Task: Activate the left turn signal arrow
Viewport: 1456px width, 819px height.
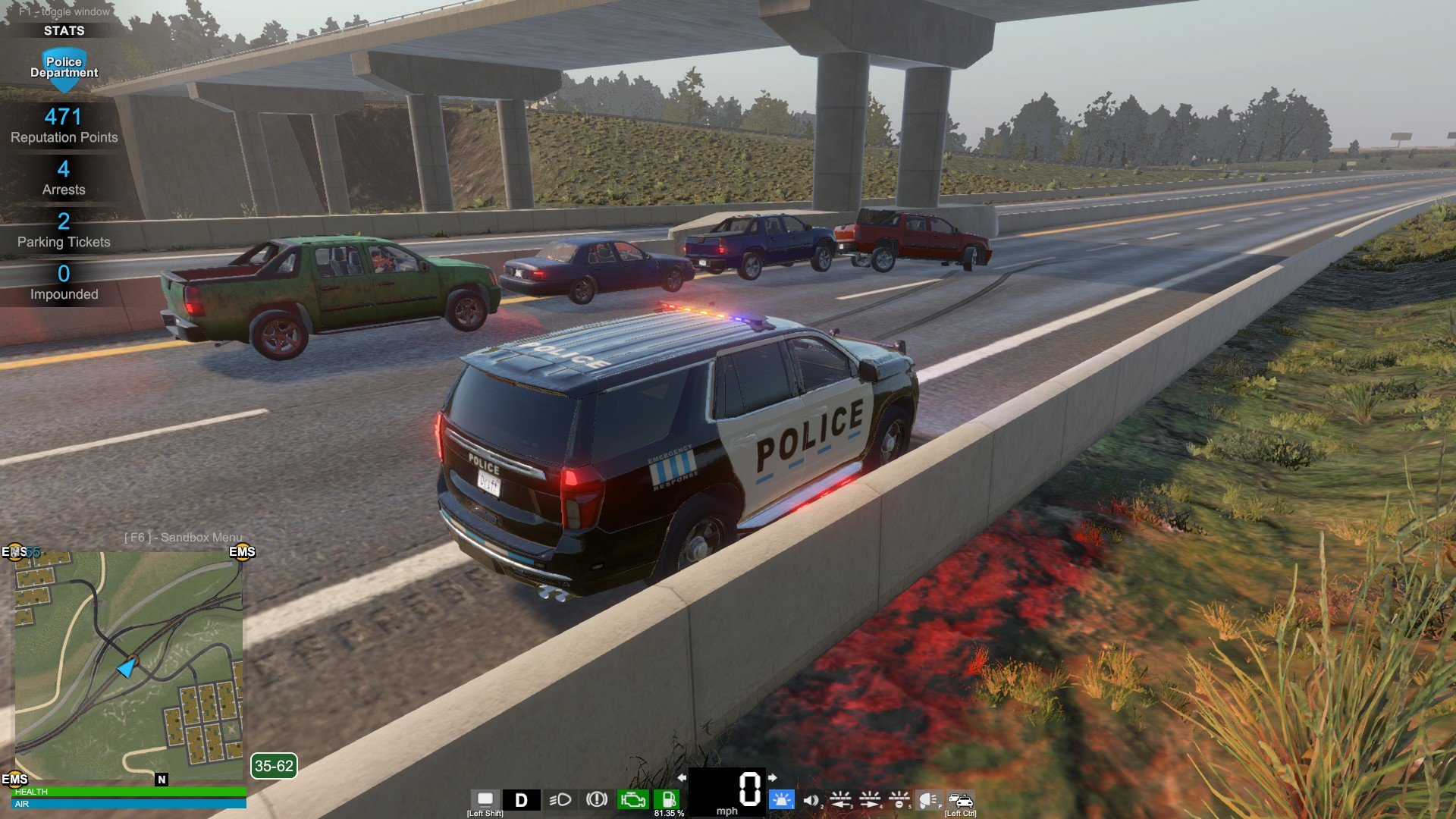Action: [682, 777]
